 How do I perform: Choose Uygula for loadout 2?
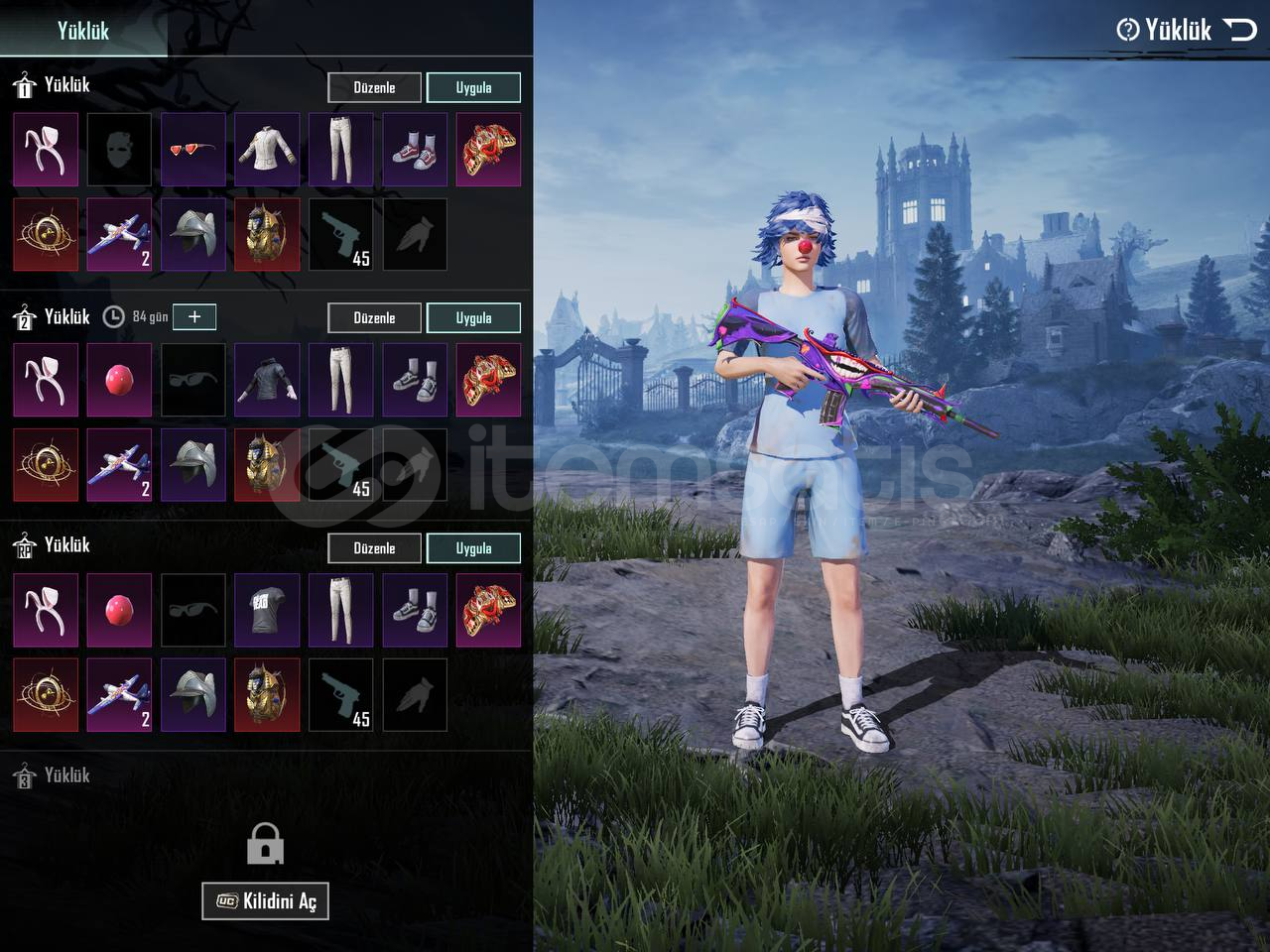(x=473, y=317)
